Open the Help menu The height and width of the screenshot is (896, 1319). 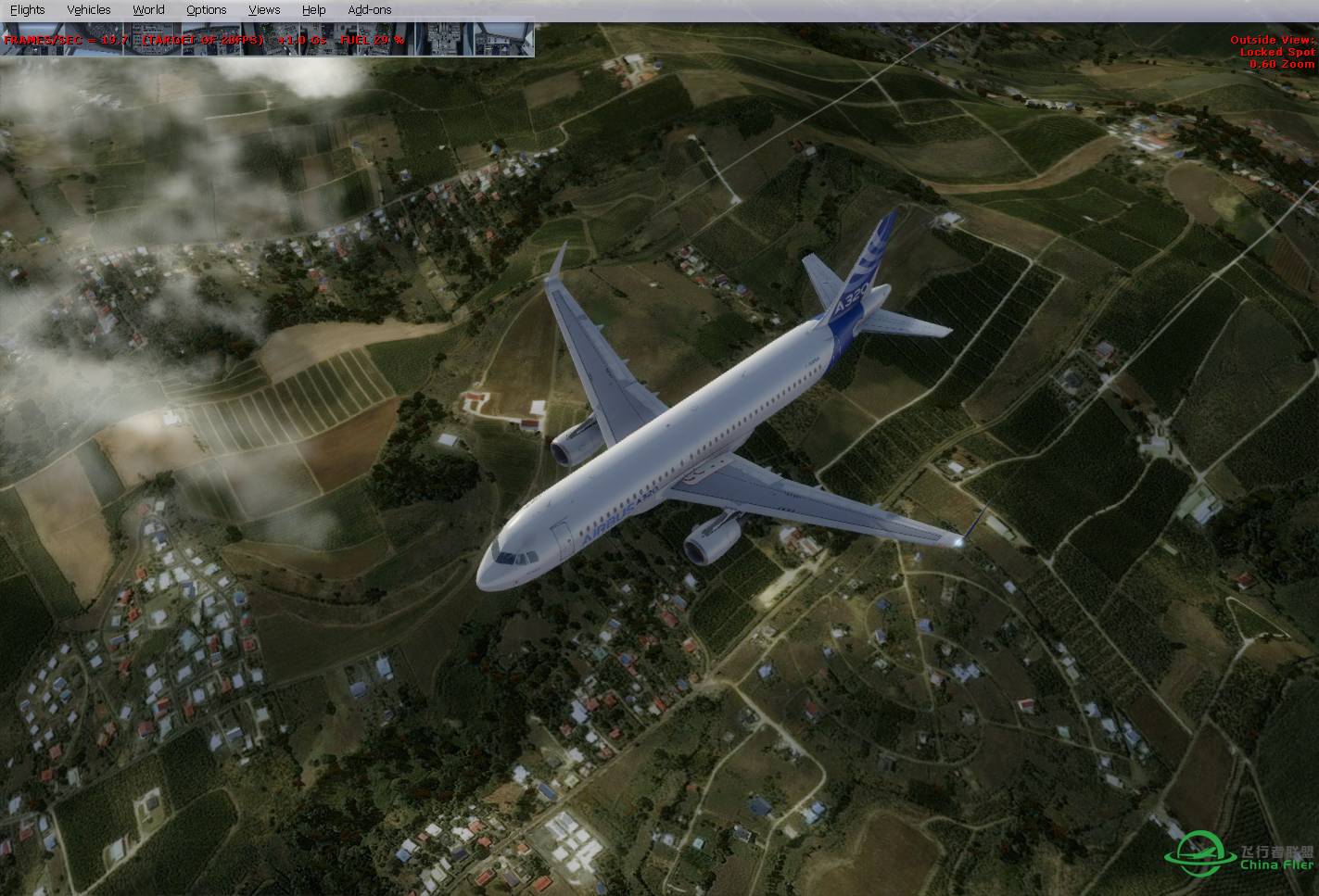(x=313, y=9)
